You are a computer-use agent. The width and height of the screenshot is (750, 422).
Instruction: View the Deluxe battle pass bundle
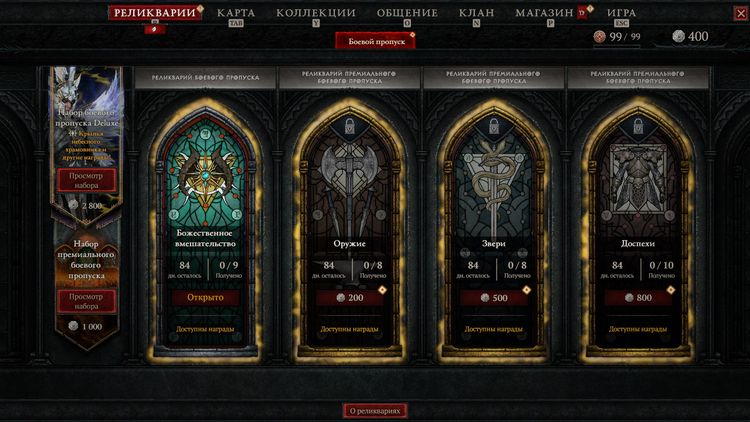(85, 179)
